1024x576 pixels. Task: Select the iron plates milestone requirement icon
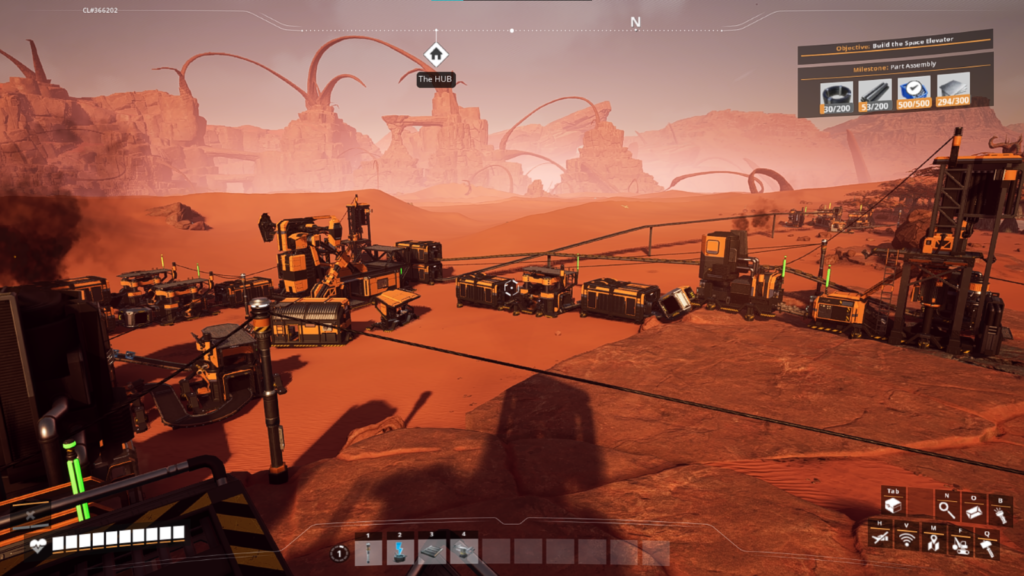[x=952, y=87]
